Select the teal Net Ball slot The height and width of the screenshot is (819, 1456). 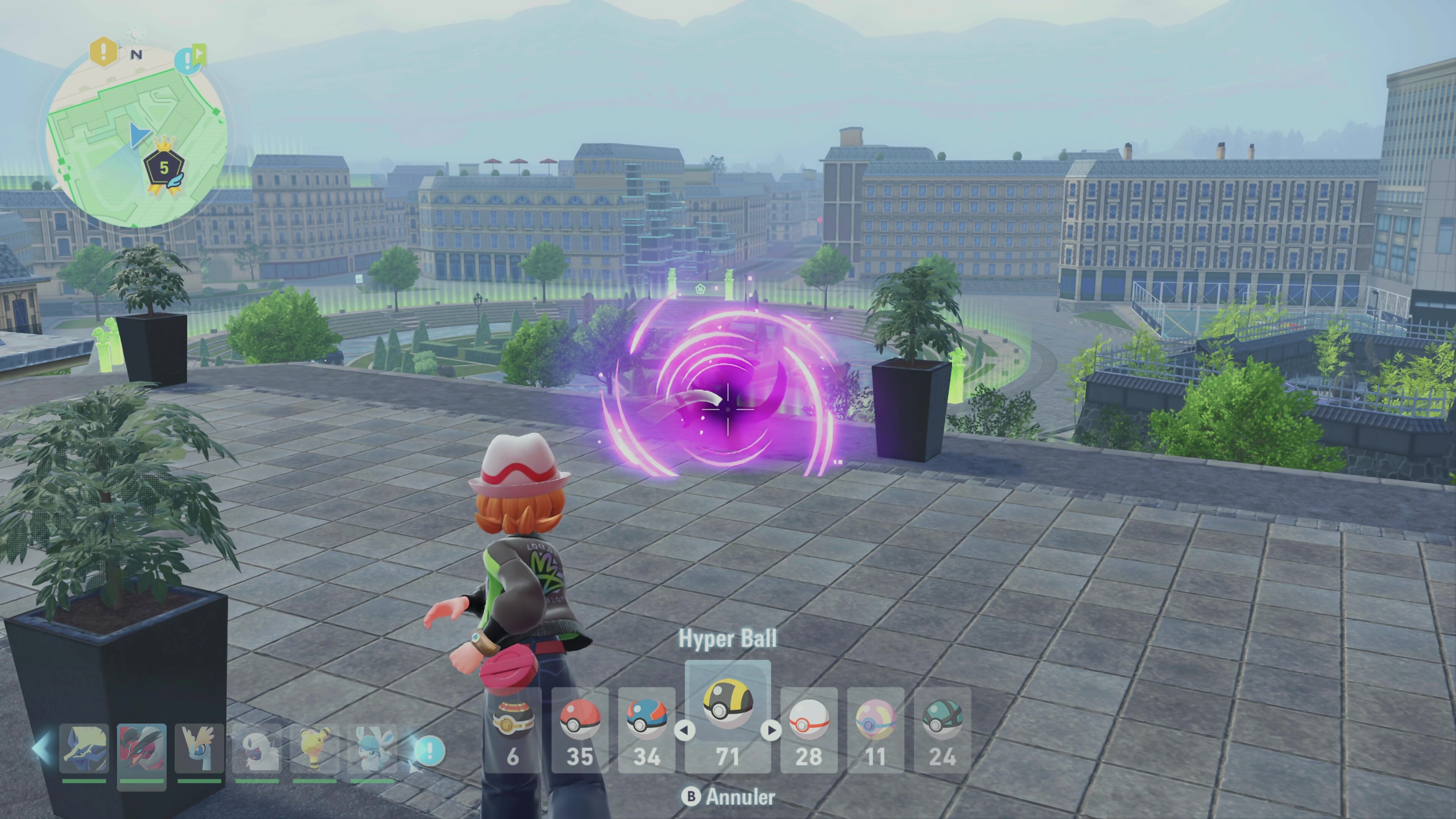[x=942, y=729]
